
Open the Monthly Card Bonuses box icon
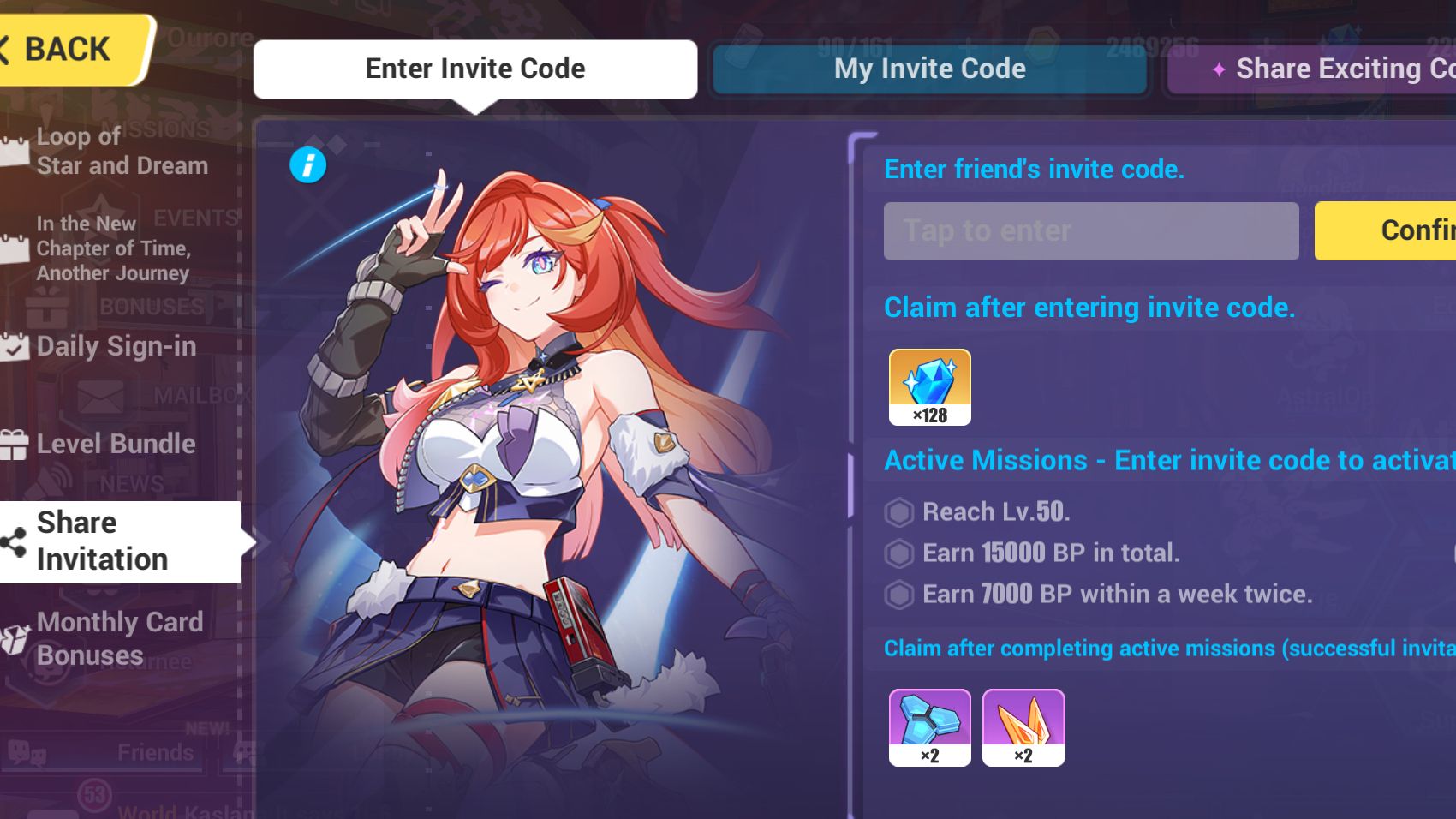(x=12, y=638)
